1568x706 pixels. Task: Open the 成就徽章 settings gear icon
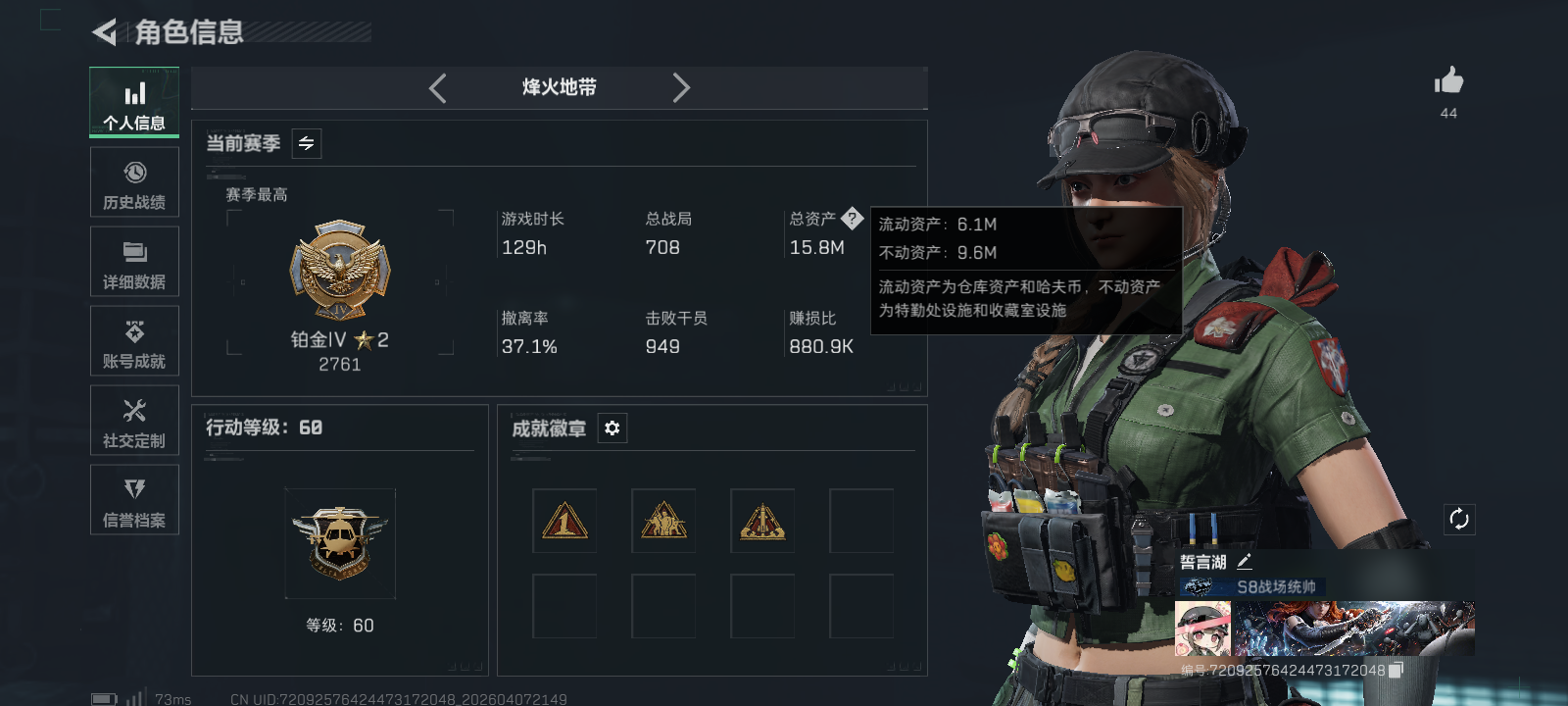612,429
